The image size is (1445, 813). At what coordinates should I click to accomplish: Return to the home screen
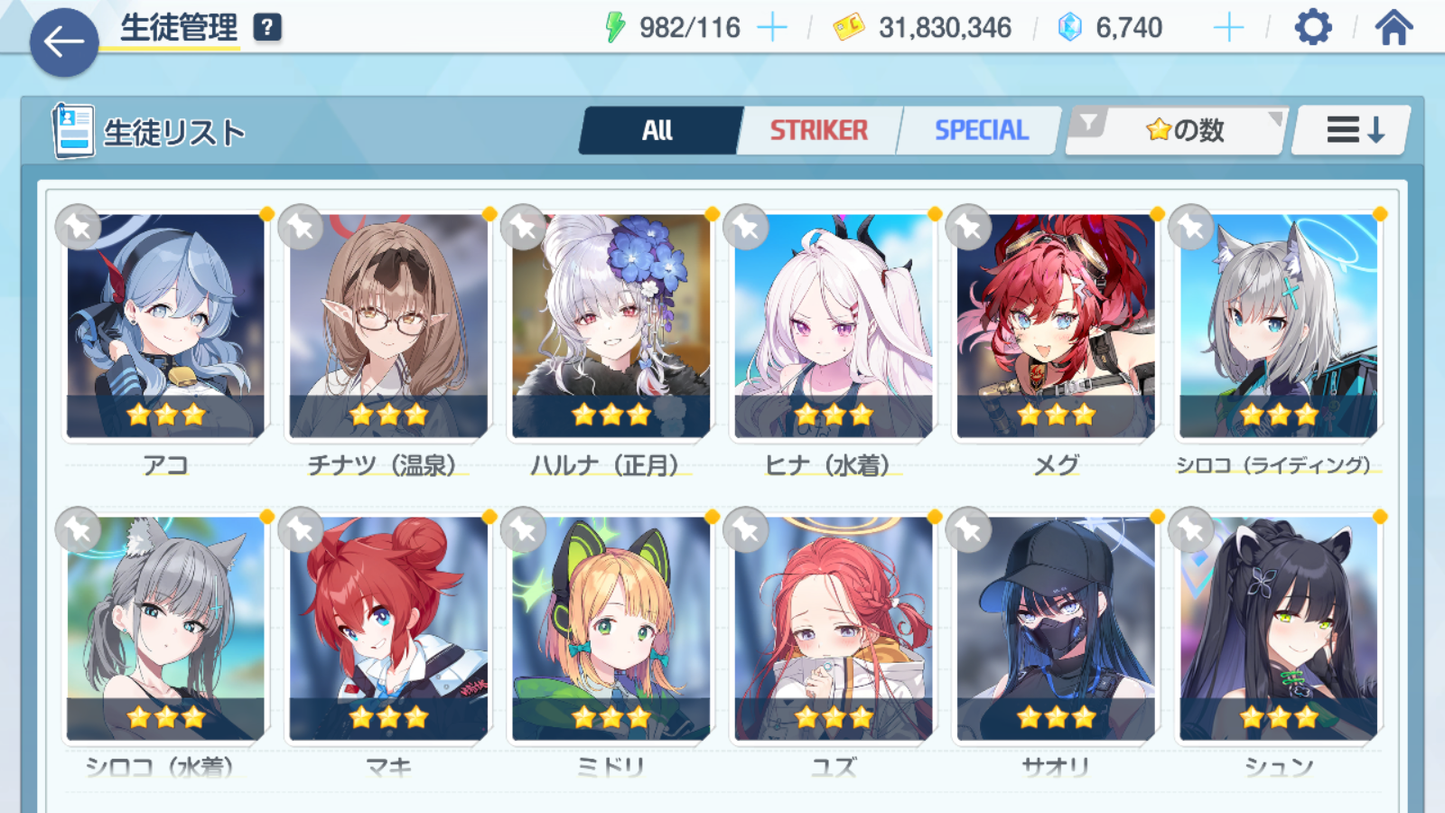click(1394, 28)
